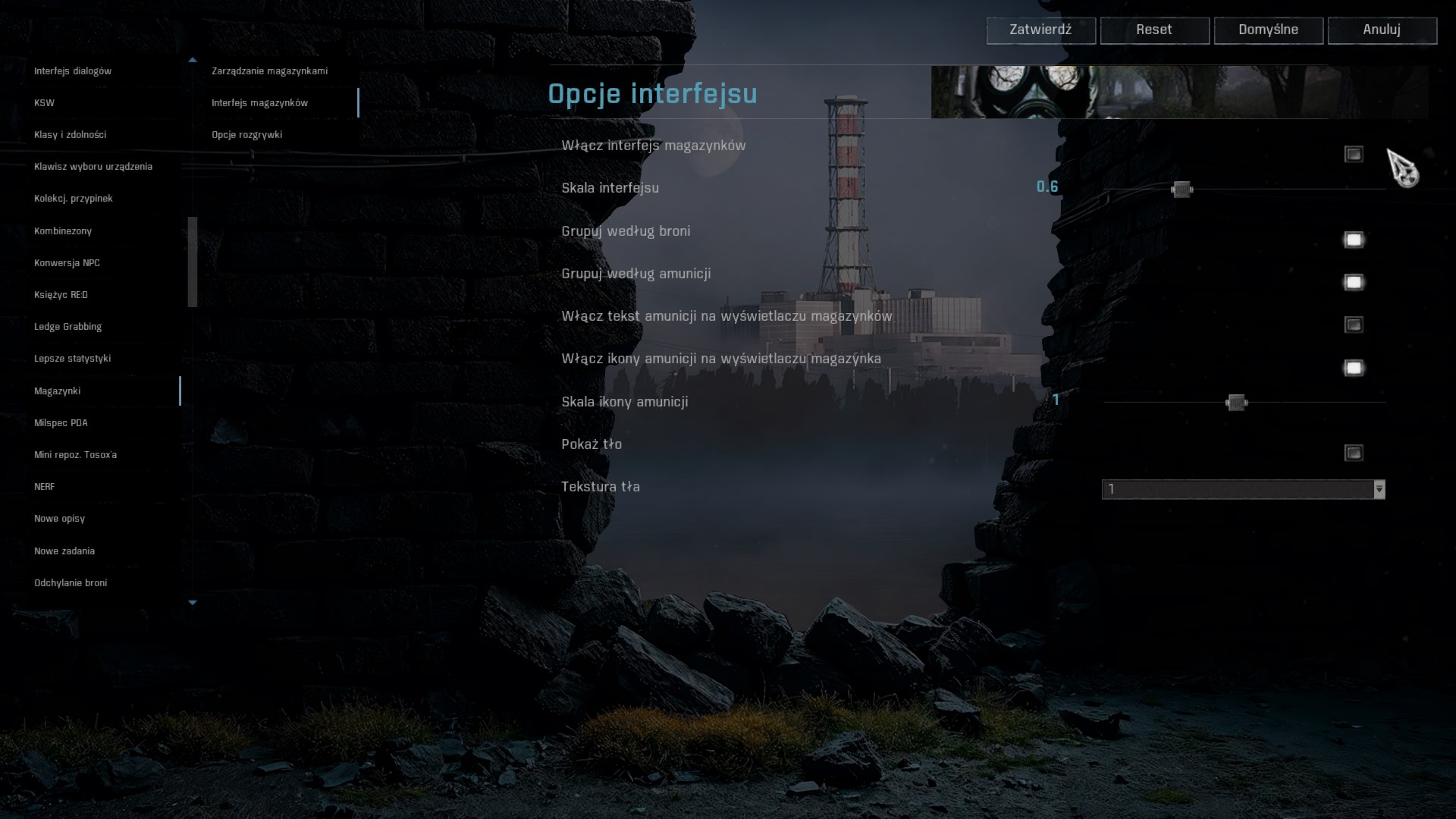Confirm changes with the Zatwierdź button
This screenshot has width=1456, height=819.
tap(1040, 30)
